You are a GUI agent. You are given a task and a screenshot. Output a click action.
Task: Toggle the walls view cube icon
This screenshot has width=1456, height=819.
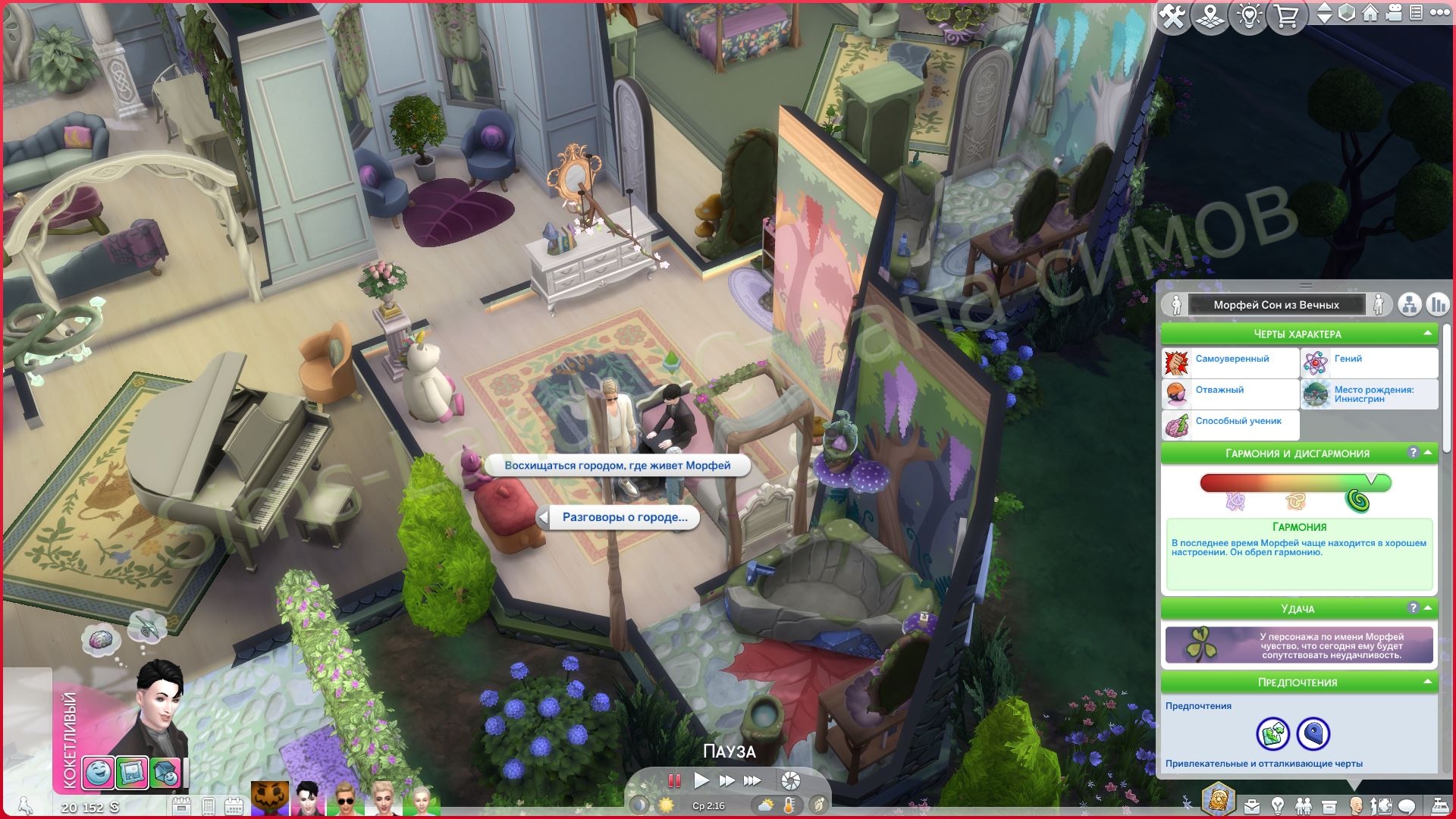pos(1346,13)
